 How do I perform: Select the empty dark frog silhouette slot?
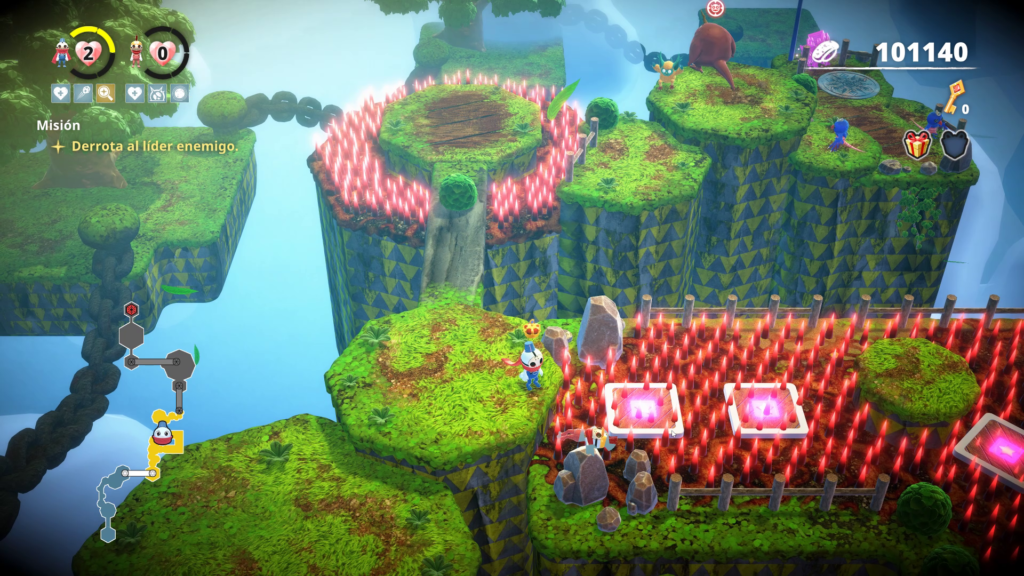coord(953,144)
